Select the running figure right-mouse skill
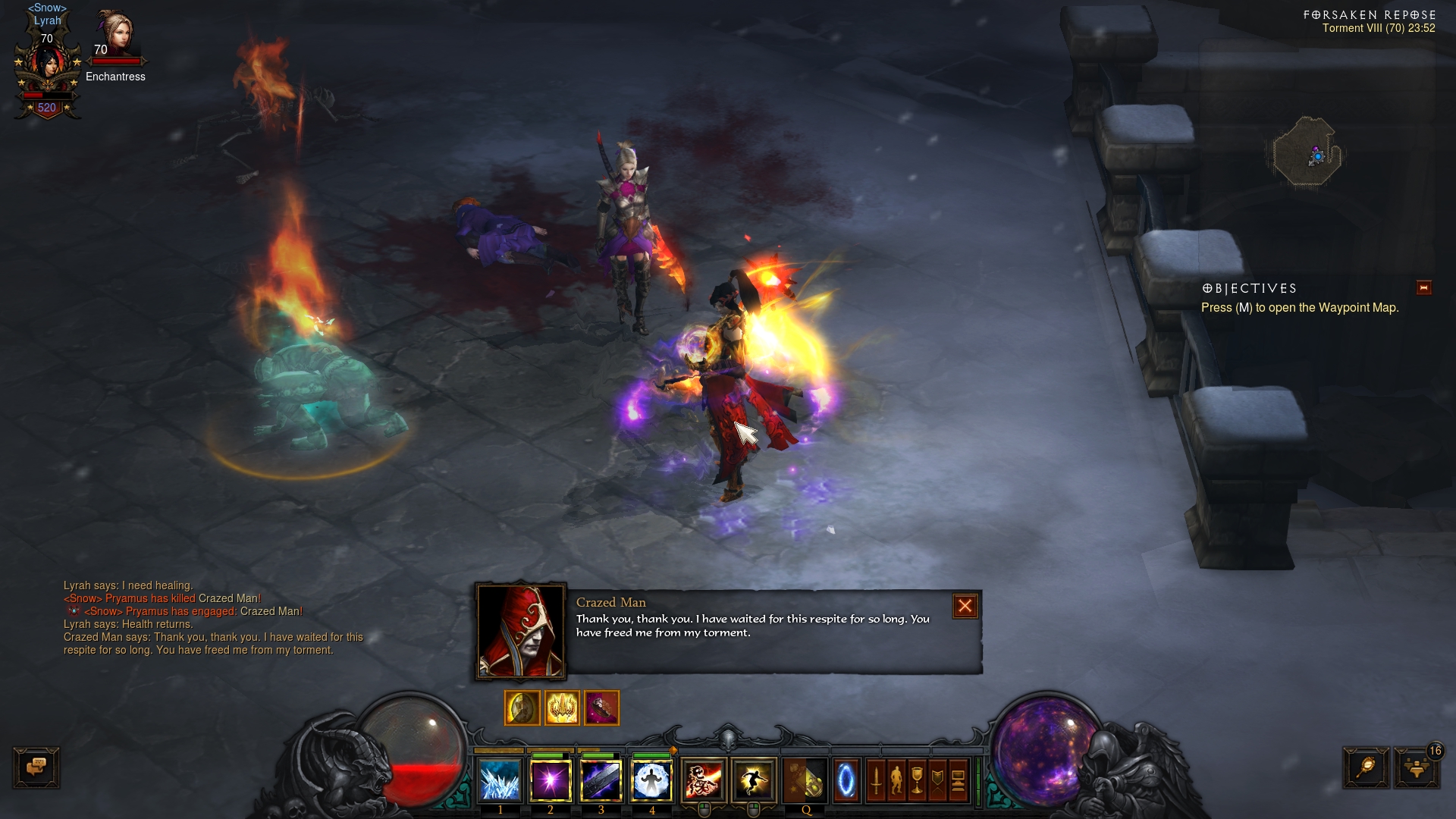The width and height of the screenshot is (1456, 819). 754,780
